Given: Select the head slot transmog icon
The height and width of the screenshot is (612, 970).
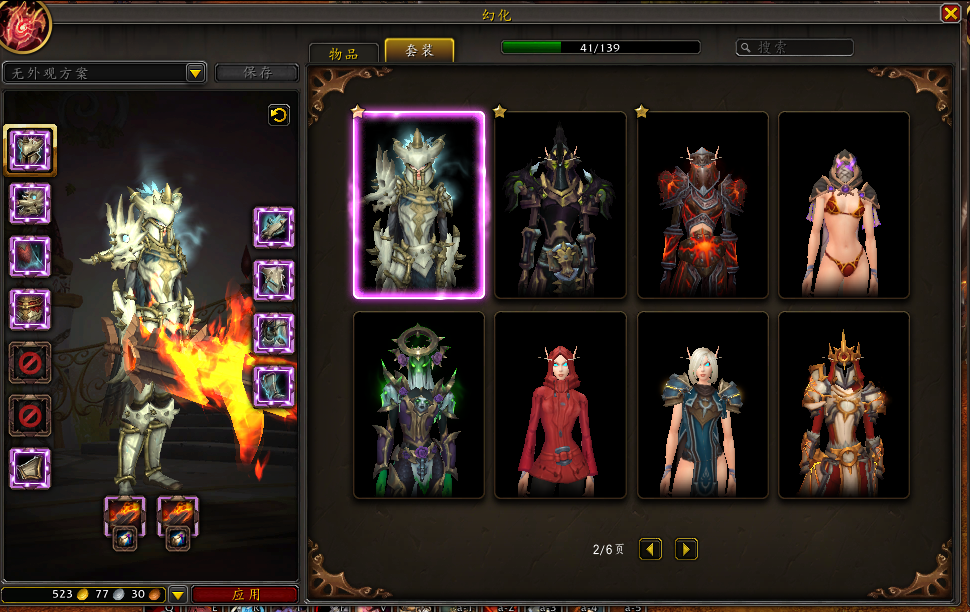Looking at the screenshot, I should [30, 151].
